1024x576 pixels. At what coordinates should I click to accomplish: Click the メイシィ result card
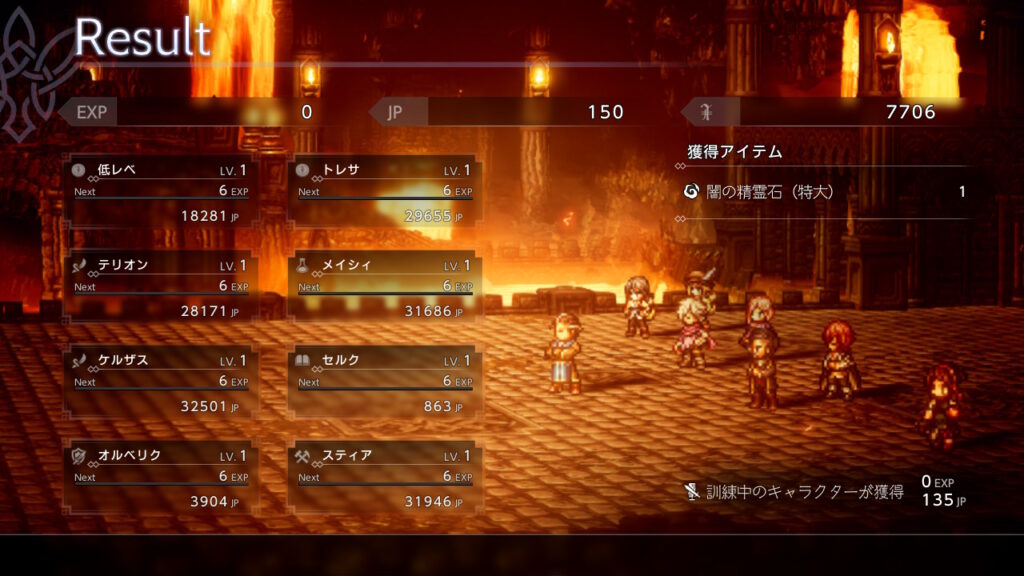point(384,288)
